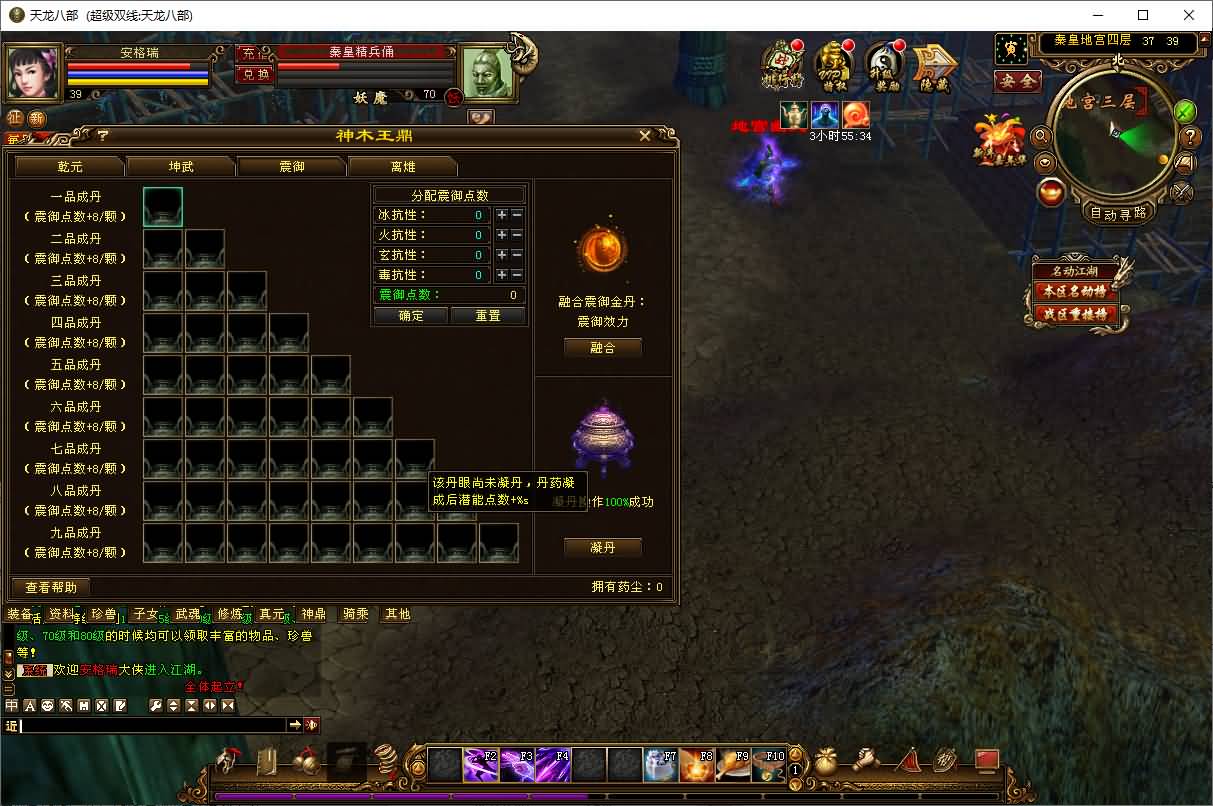
Task: Open the 珍兽 tab
Action: pos(104,614)
